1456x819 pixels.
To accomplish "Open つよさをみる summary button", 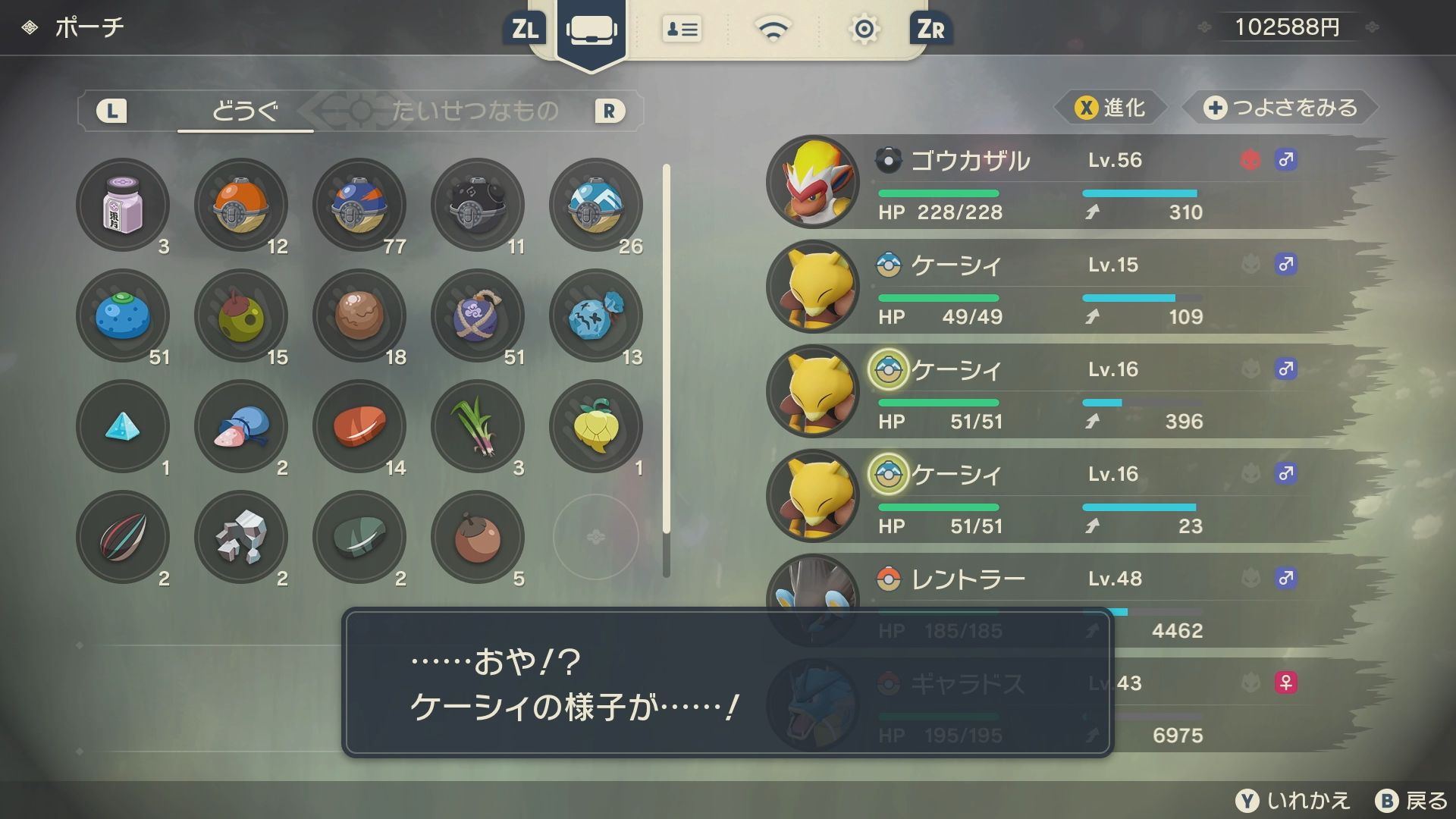I will click(x=1280, y=108).
